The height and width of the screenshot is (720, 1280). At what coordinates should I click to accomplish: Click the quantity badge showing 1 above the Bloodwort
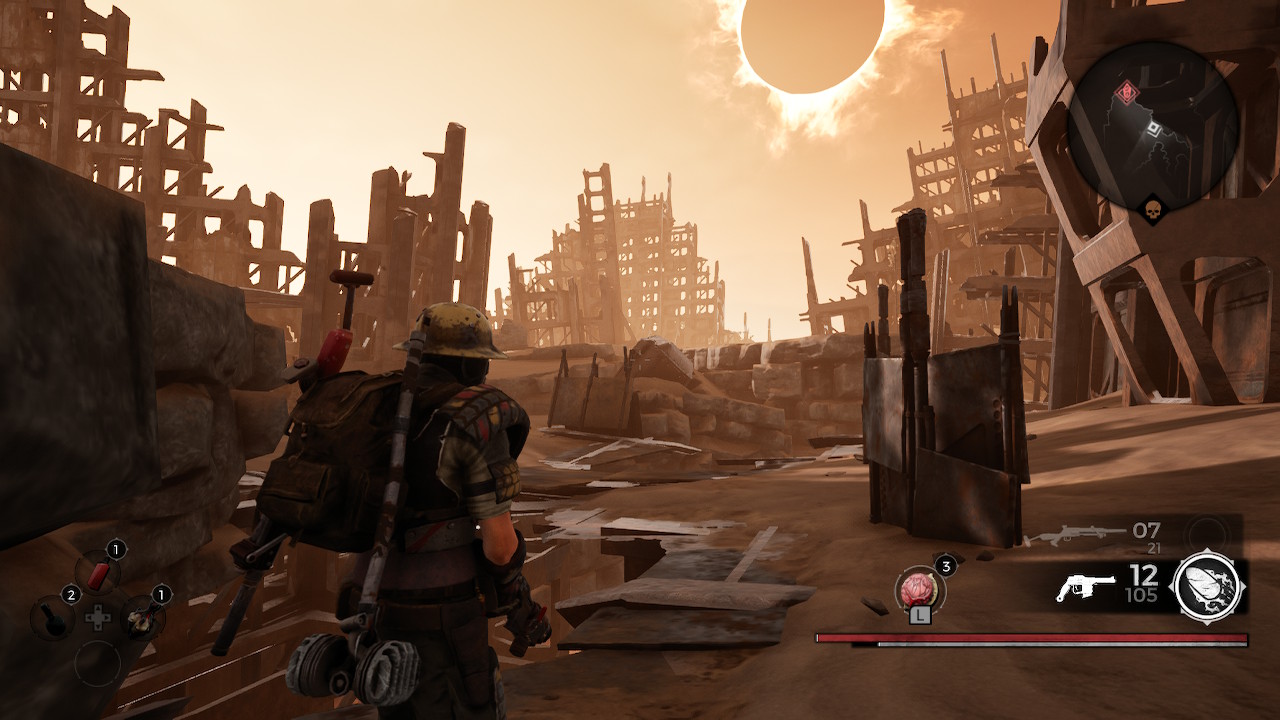click(x=115, y=549)
